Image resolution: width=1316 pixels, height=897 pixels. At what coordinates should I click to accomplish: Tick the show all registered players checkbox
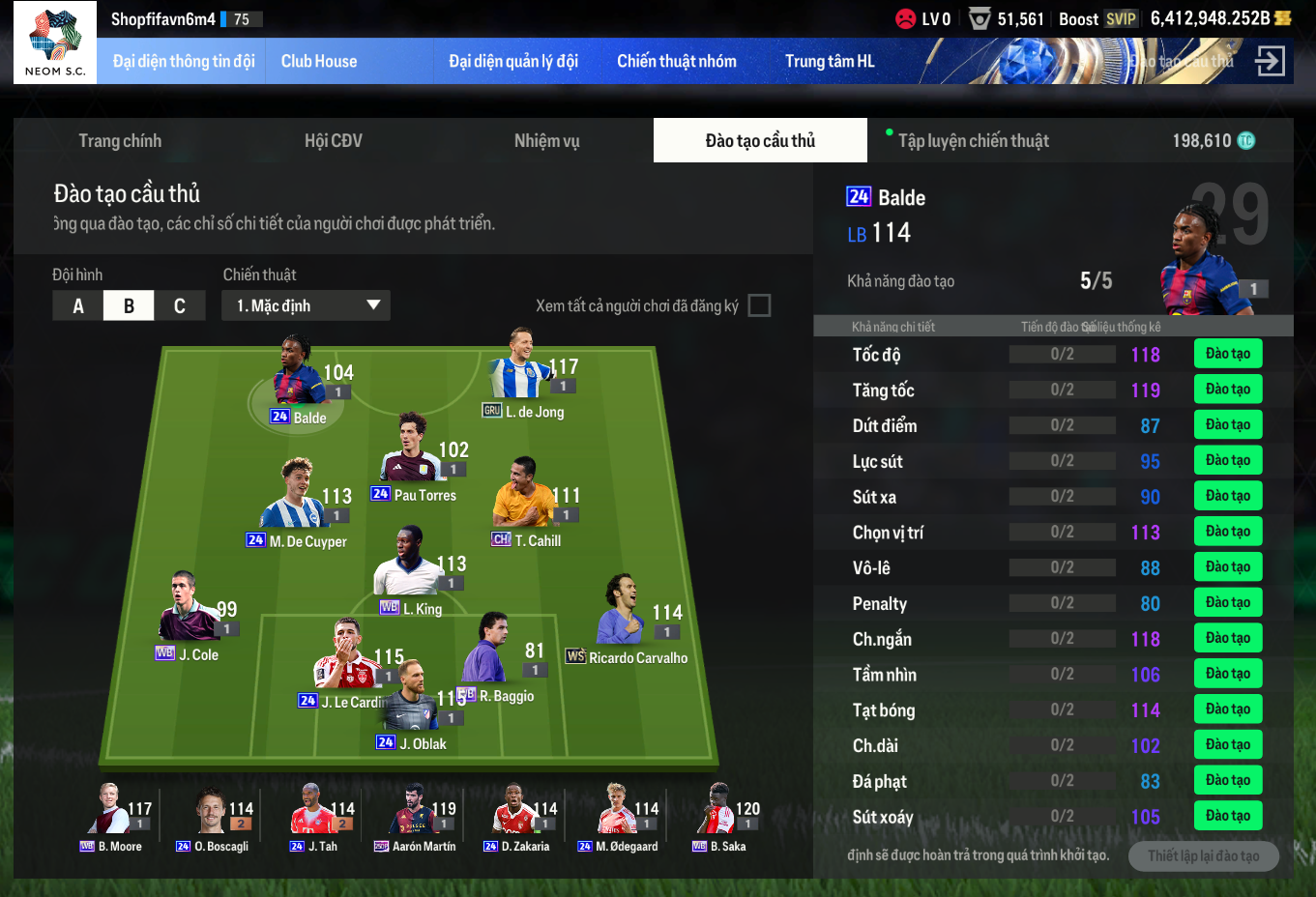coord(760,305)
